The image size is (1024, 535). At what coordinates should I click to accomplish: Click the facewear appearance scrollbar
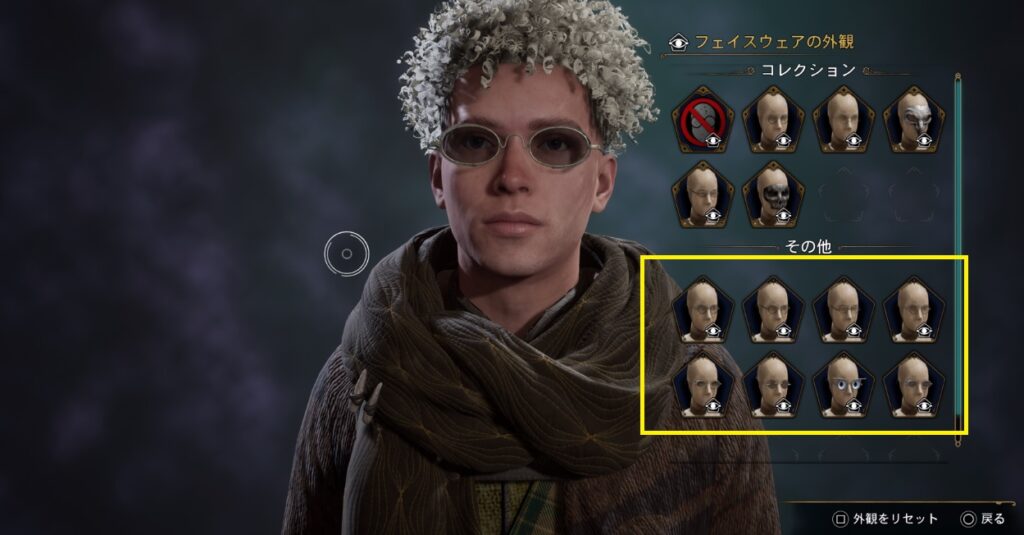click(x=957, y=250)
